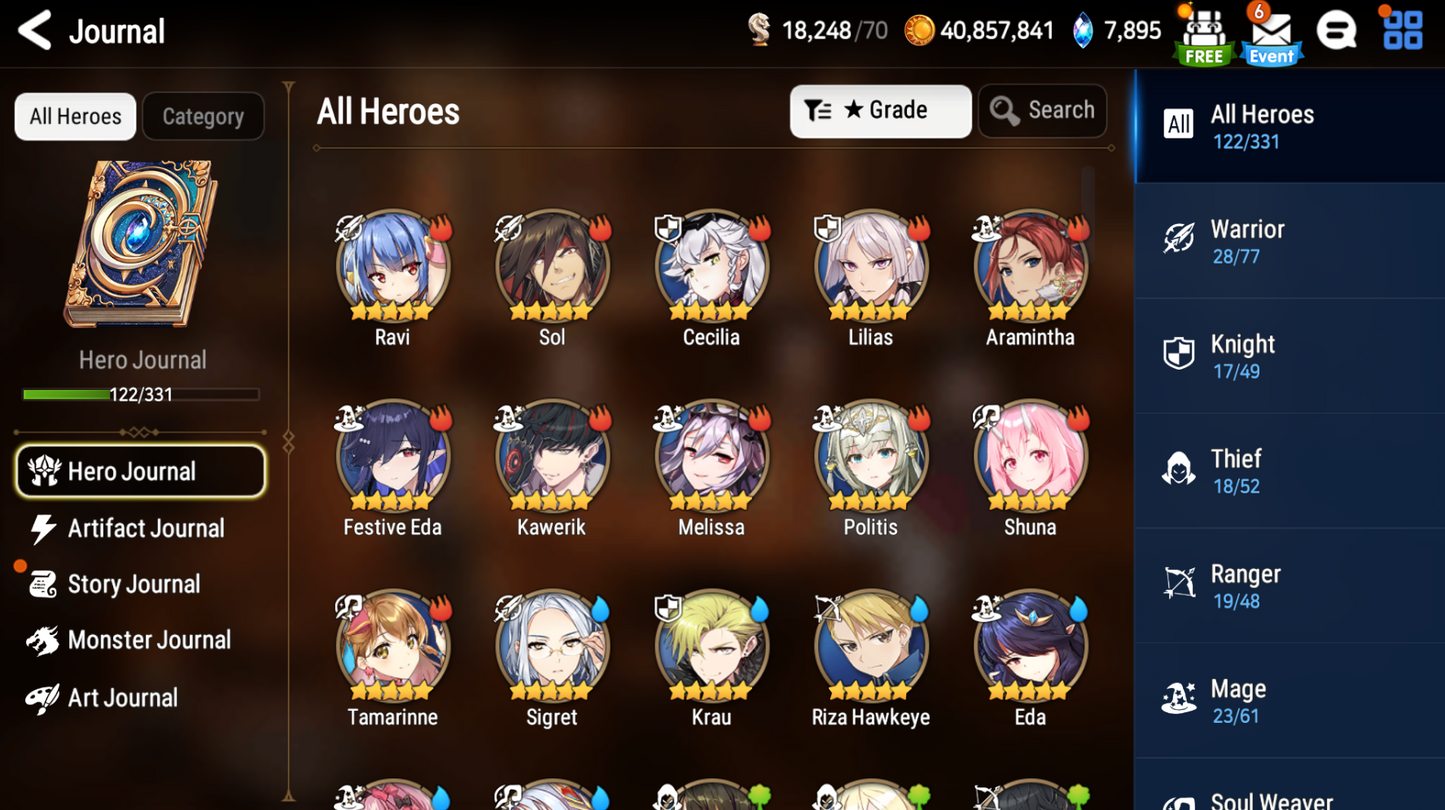Open the FREE shop package icon
1445x810 pixels.
(x=1203, y=33)
